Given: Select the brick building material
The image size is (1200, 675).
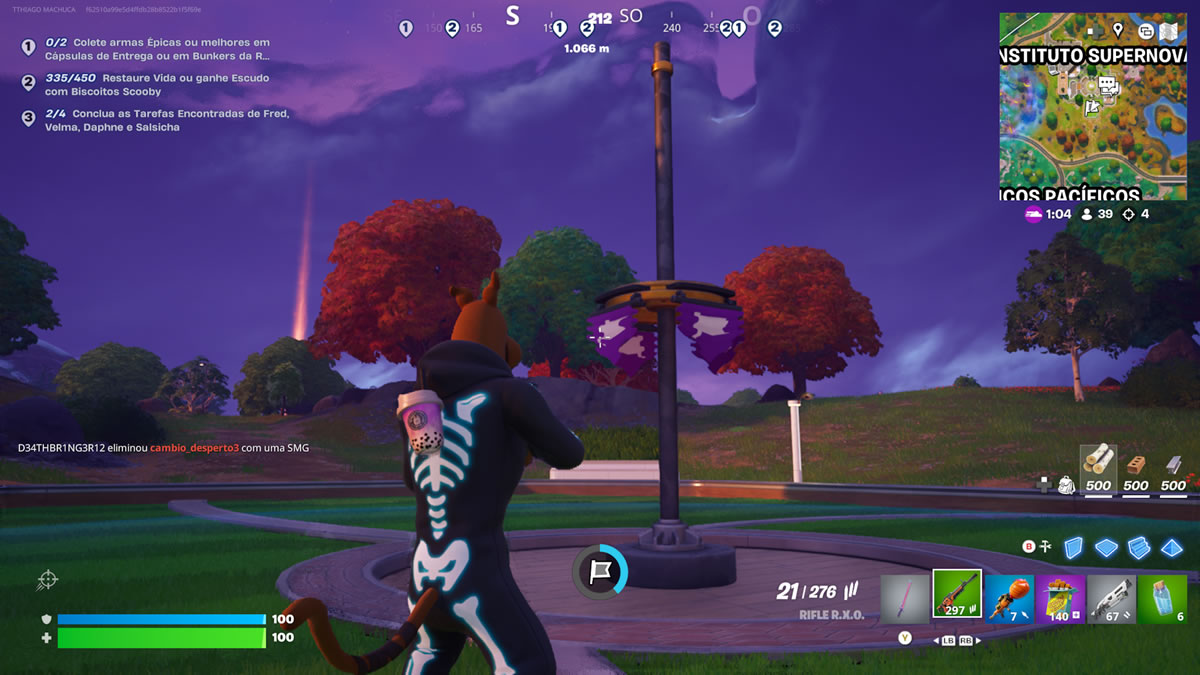Looking at the screenshot, I should click(1136, 468).
